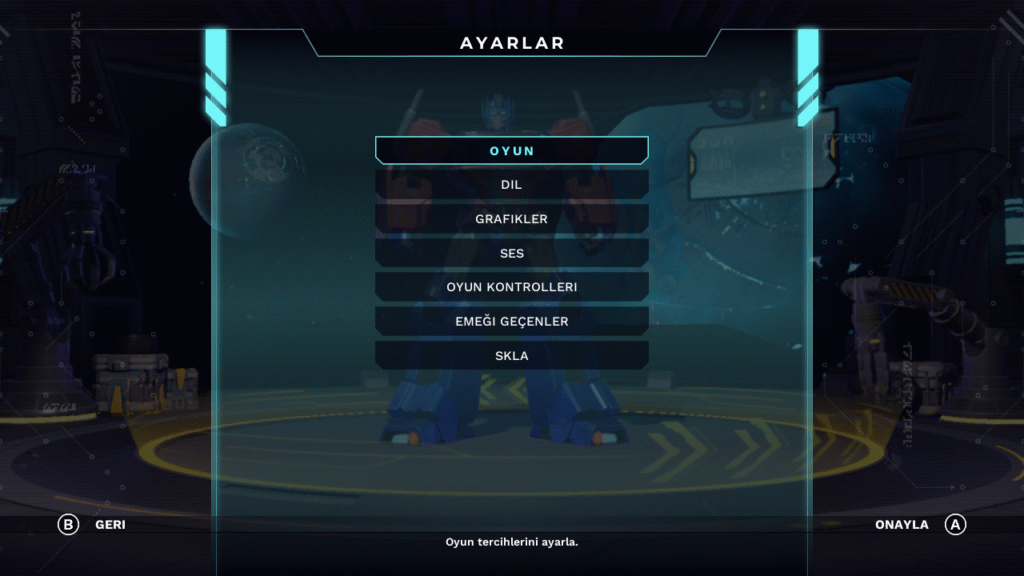Select the SKLA menu entry

tap(512, 355)
